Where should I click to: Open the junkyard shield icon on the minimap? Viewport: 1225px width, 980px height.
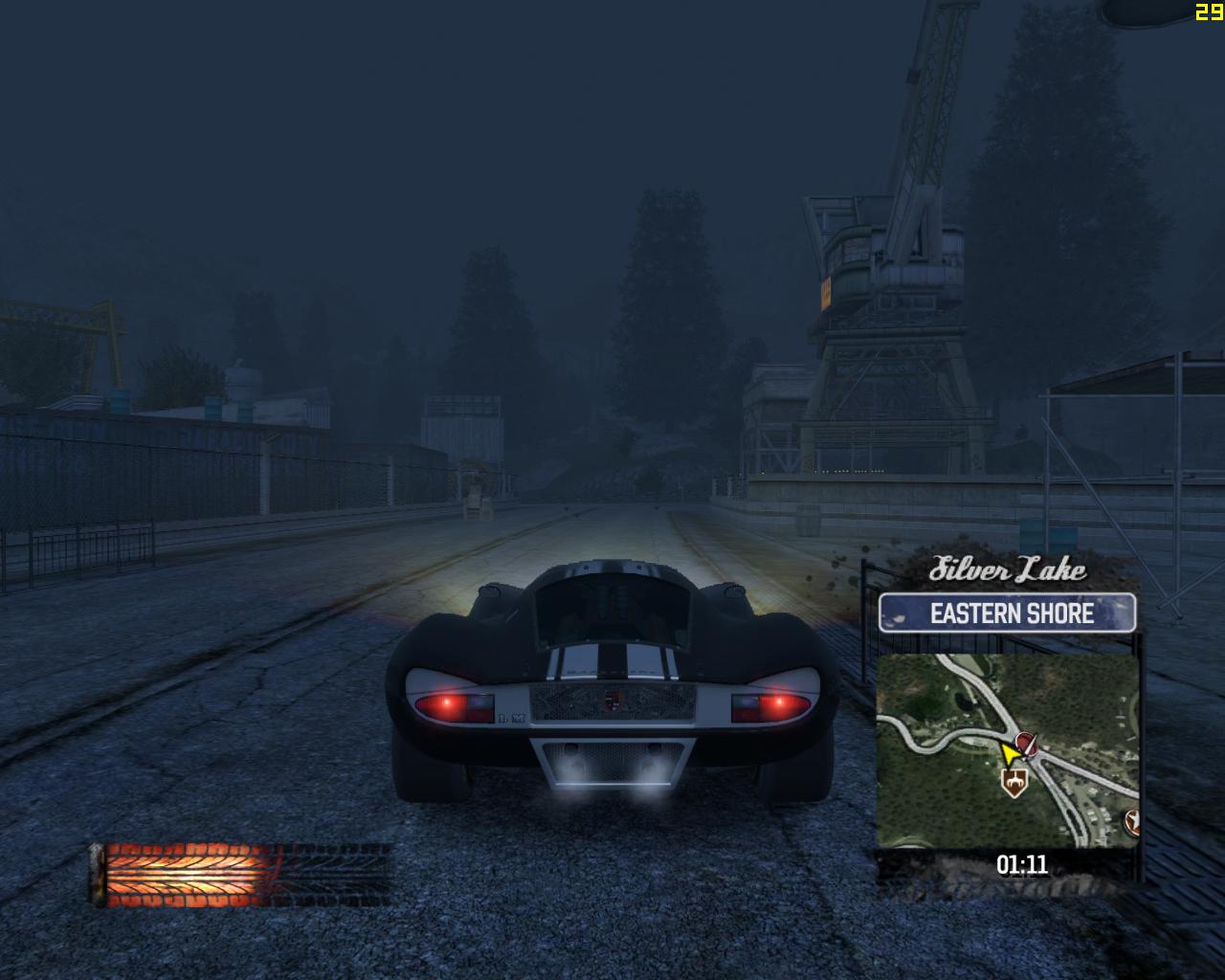click(x=1016, y=783)
